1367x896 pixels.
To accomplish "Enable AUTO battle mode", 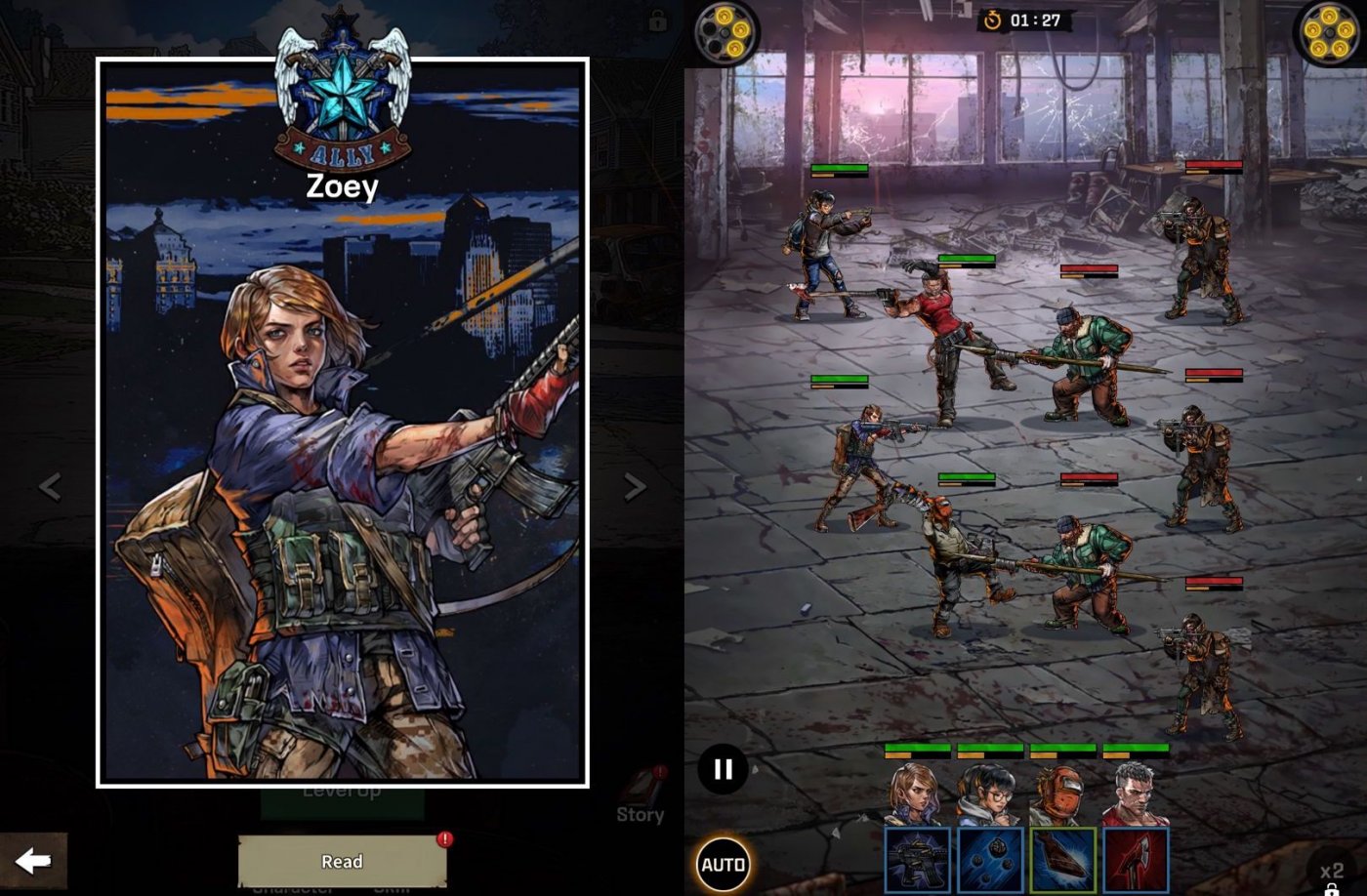I will pos(722,863).
